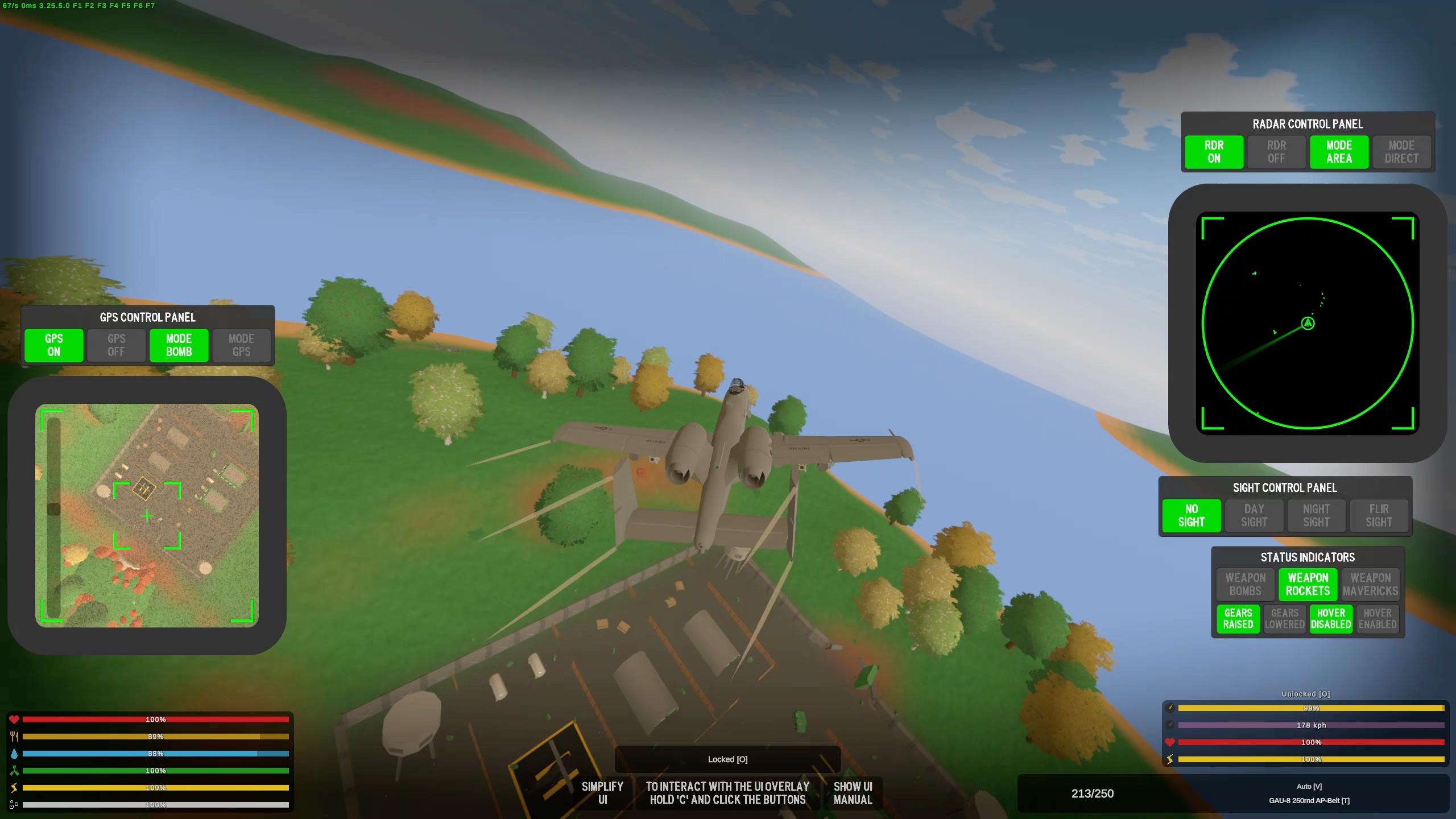The image size is (1456, 819).
Task: Select WEAPON BOMBS indicator
Action: [x=1245, y=585]
